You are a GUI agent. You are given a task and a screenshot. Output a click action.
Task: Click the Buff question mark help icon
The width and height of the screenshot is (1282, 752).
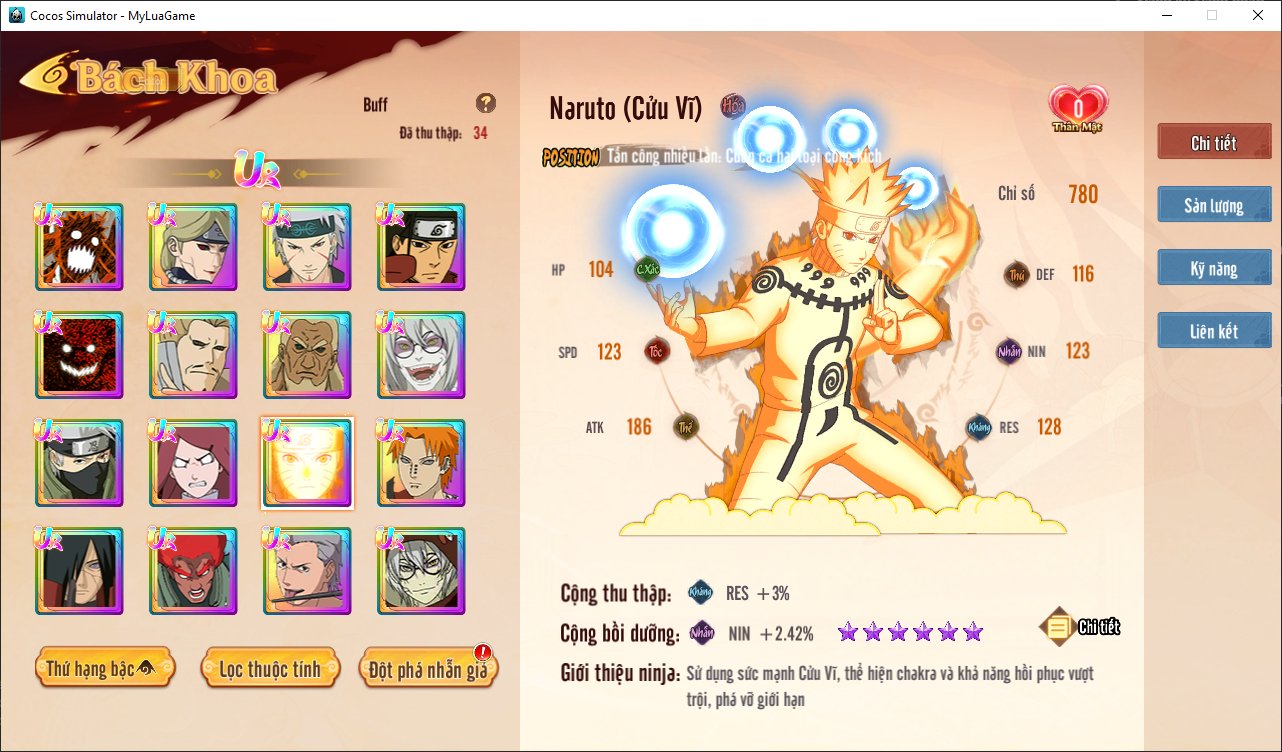(x=486, y=103)
